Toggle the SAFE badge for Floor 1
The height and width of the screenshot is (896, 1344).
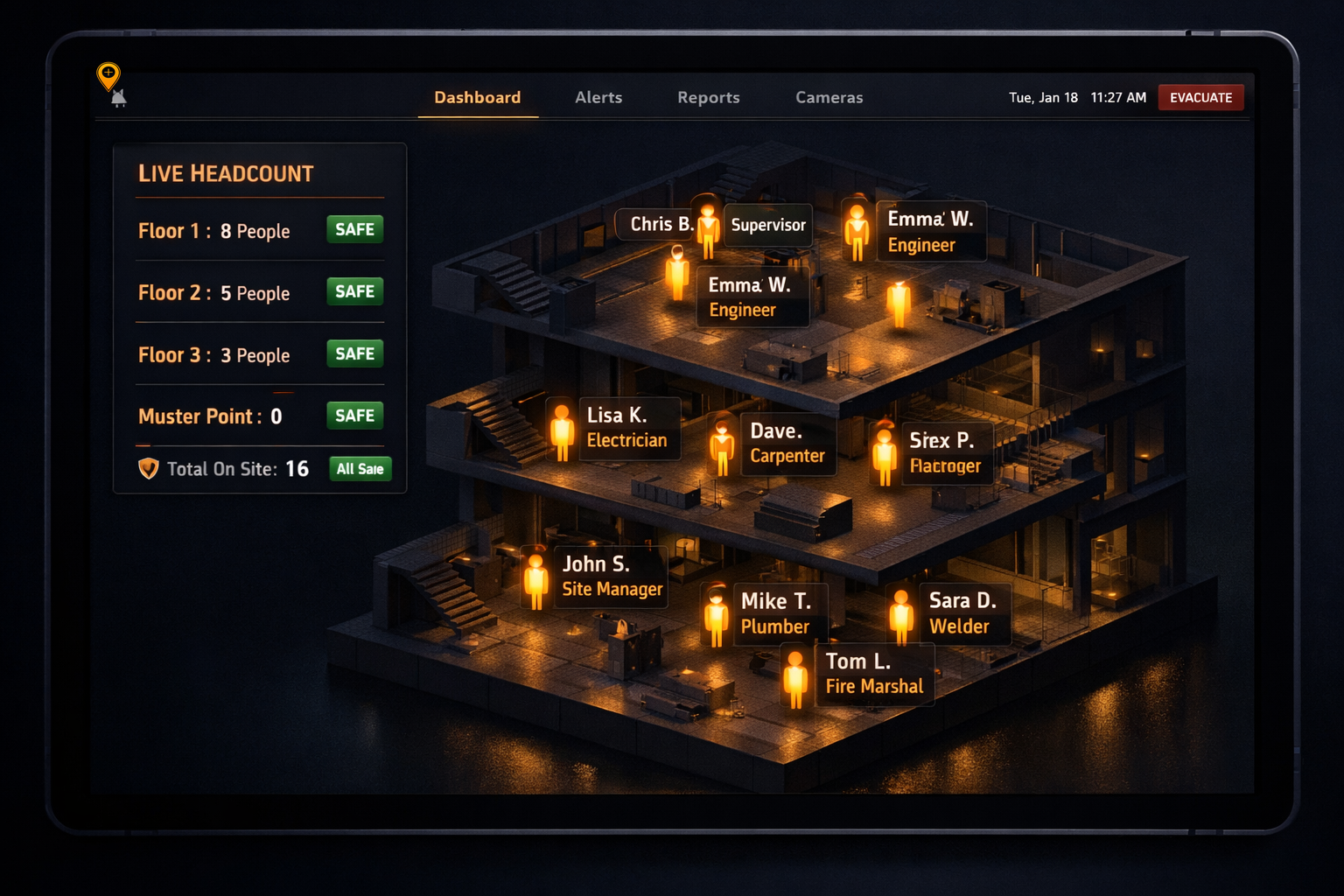click(x=354, y=229)
